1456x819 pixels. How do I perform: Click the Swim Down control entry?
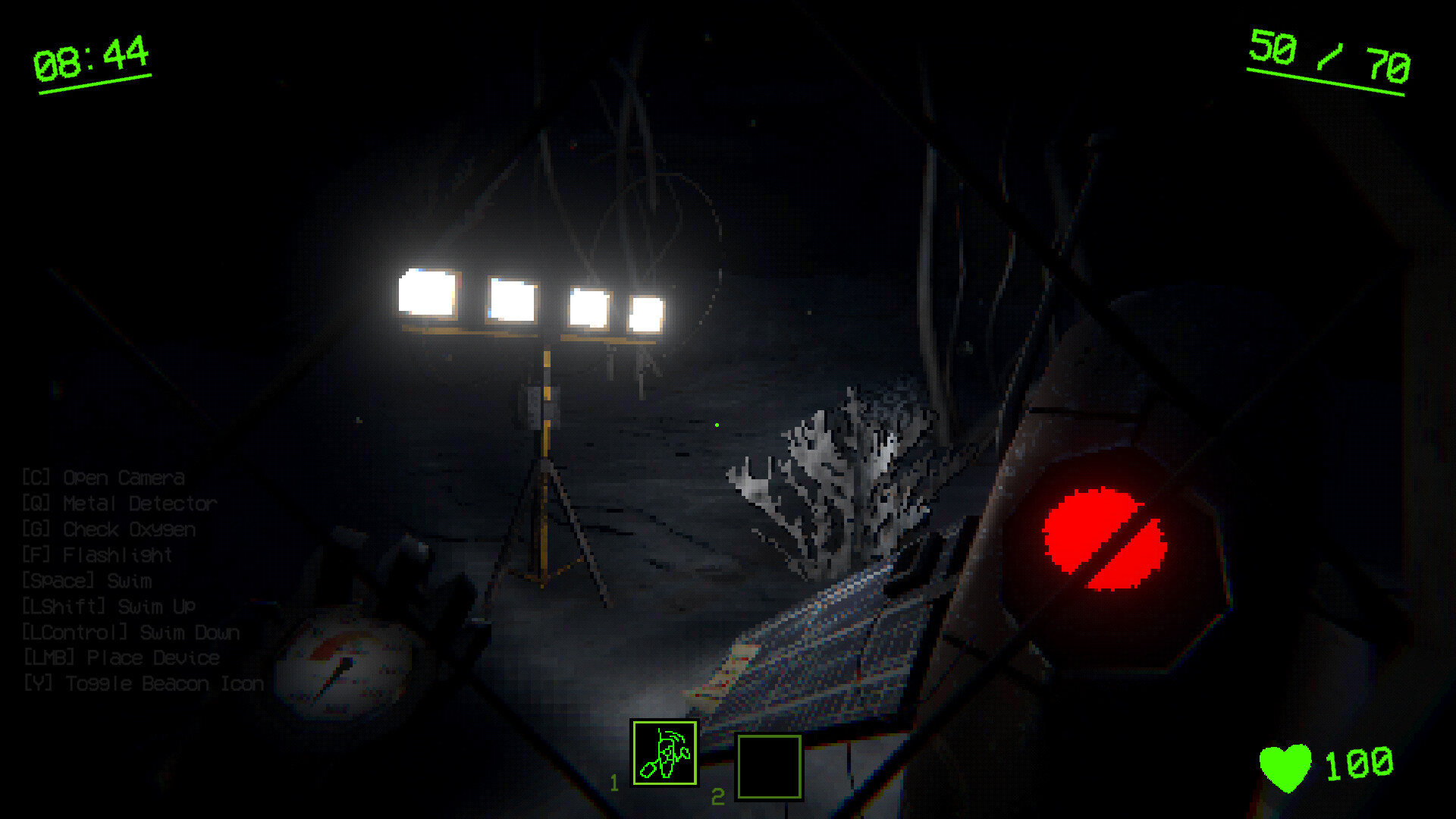tap(130, 632)
